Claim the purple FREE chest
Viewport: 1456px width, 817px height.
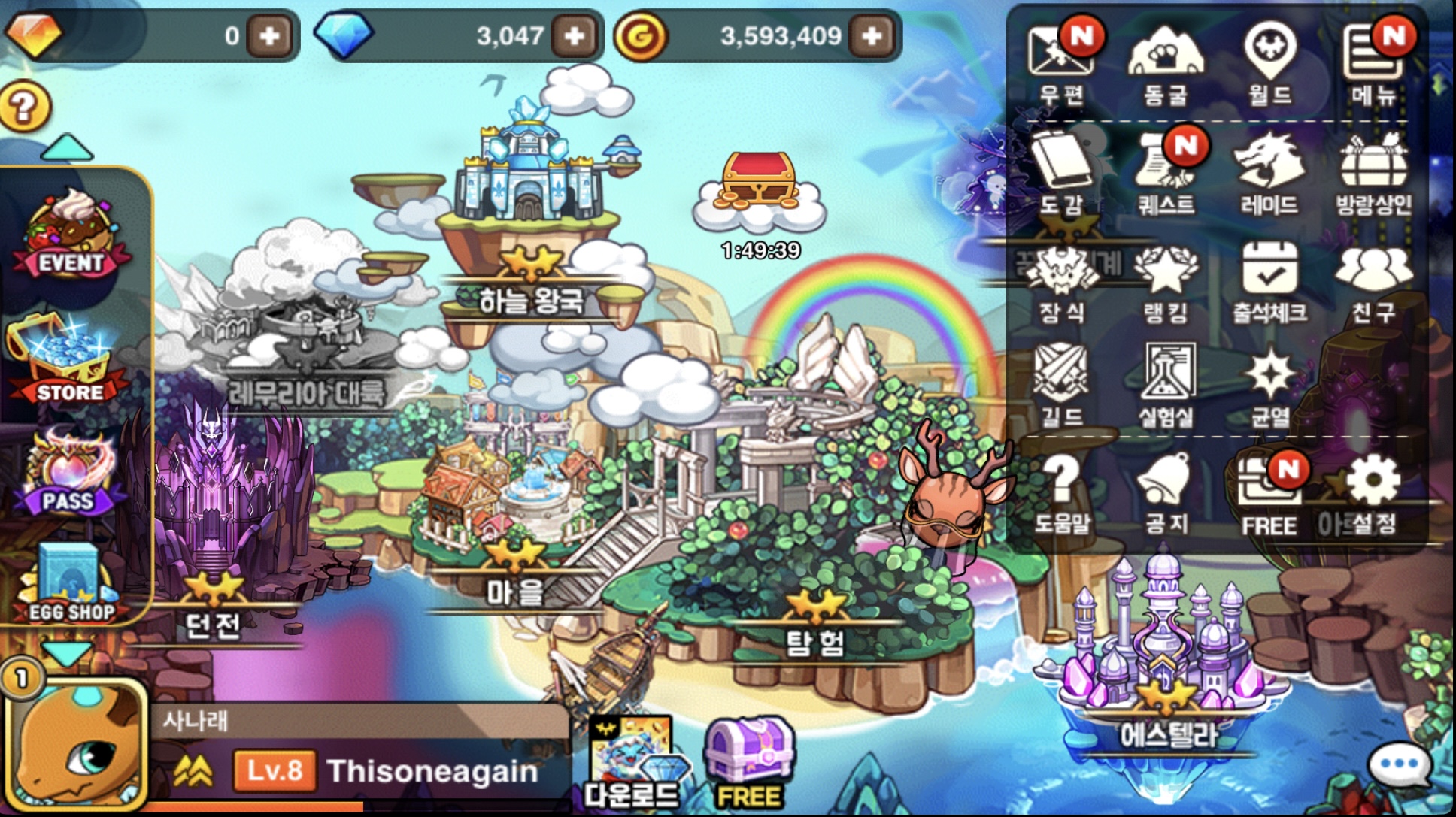(x=749, y=761)
